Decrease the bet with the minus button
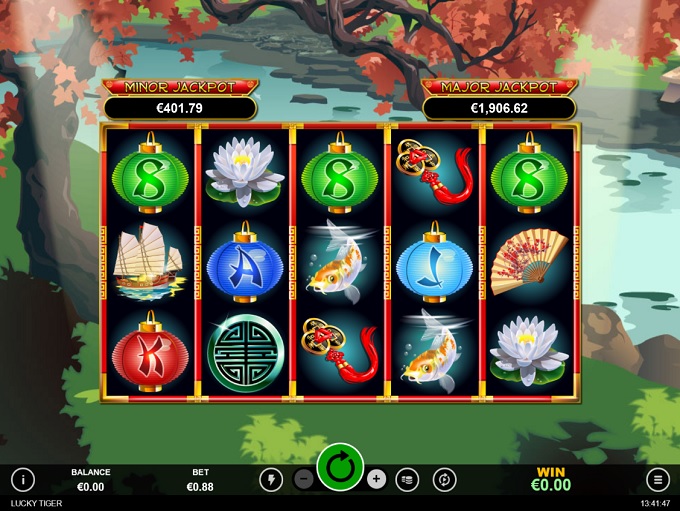This screenshot has height=511, width=680. (304, 479)
